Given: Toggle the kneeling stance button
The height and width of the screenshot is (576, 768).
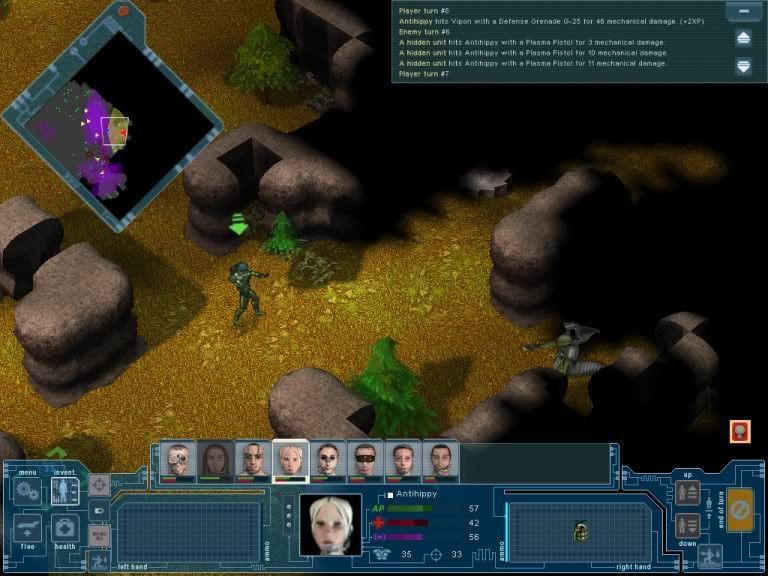Looking at the screenshot, I should 712,555.
